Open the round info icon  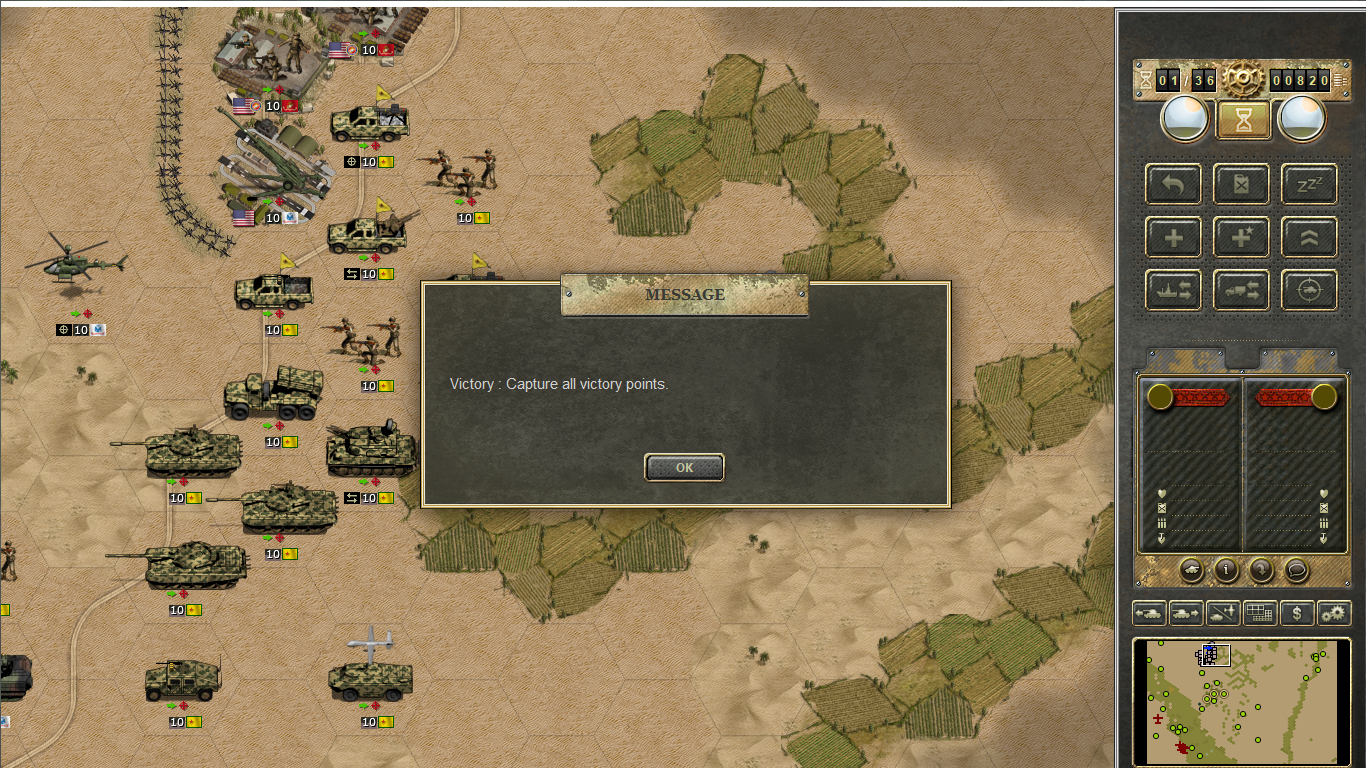click(x=1226, y=570)
